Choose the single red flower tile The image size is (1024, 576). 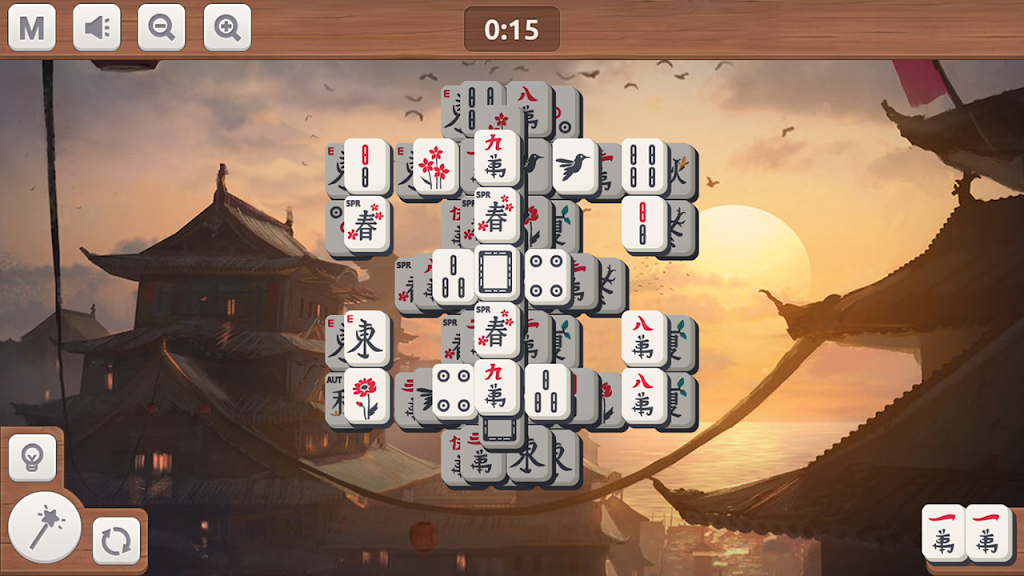pyautogui.click(x=367, y=395)
